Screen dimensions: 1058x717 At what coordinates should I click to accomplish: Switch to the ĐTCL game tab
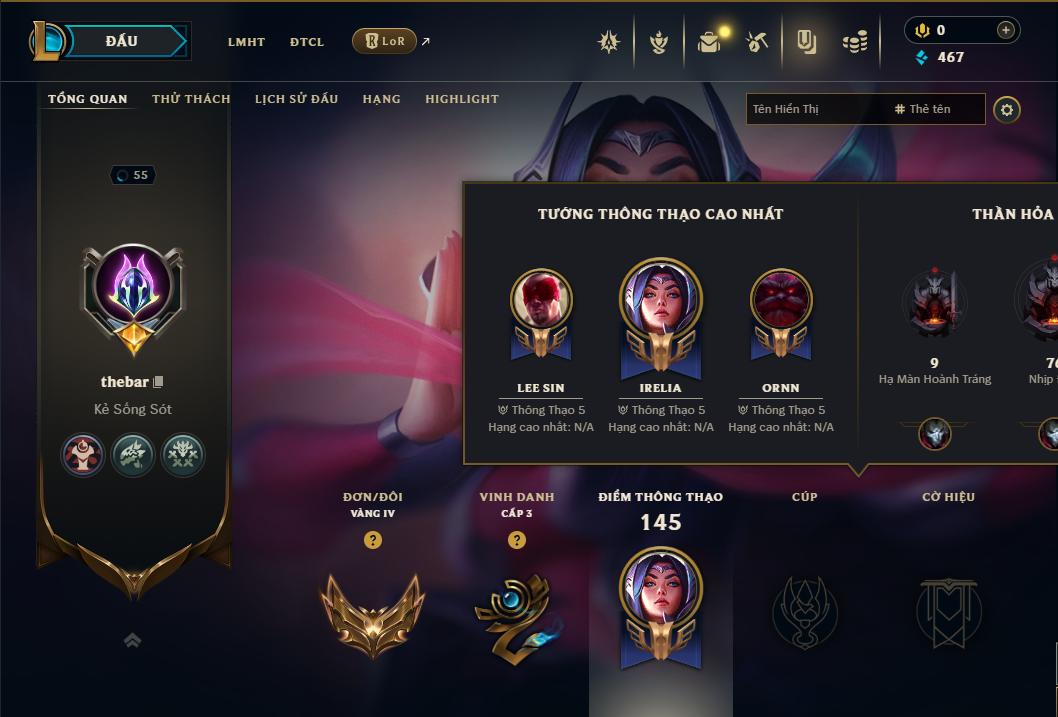coord(307,42)
